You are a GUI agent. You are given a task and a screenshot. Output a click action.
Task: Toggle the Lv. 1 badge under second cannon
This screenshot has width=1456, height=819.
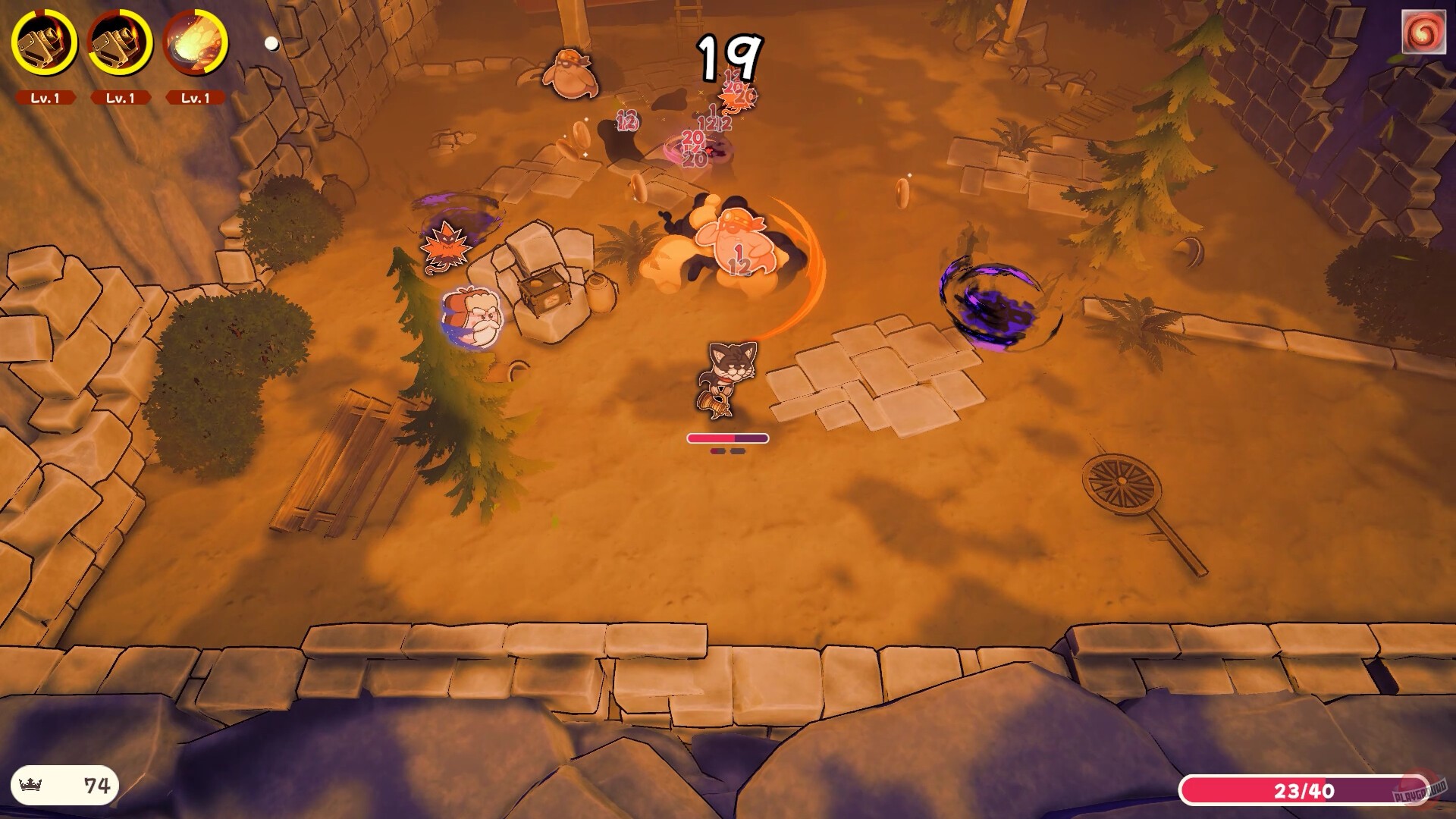point(121,97)
